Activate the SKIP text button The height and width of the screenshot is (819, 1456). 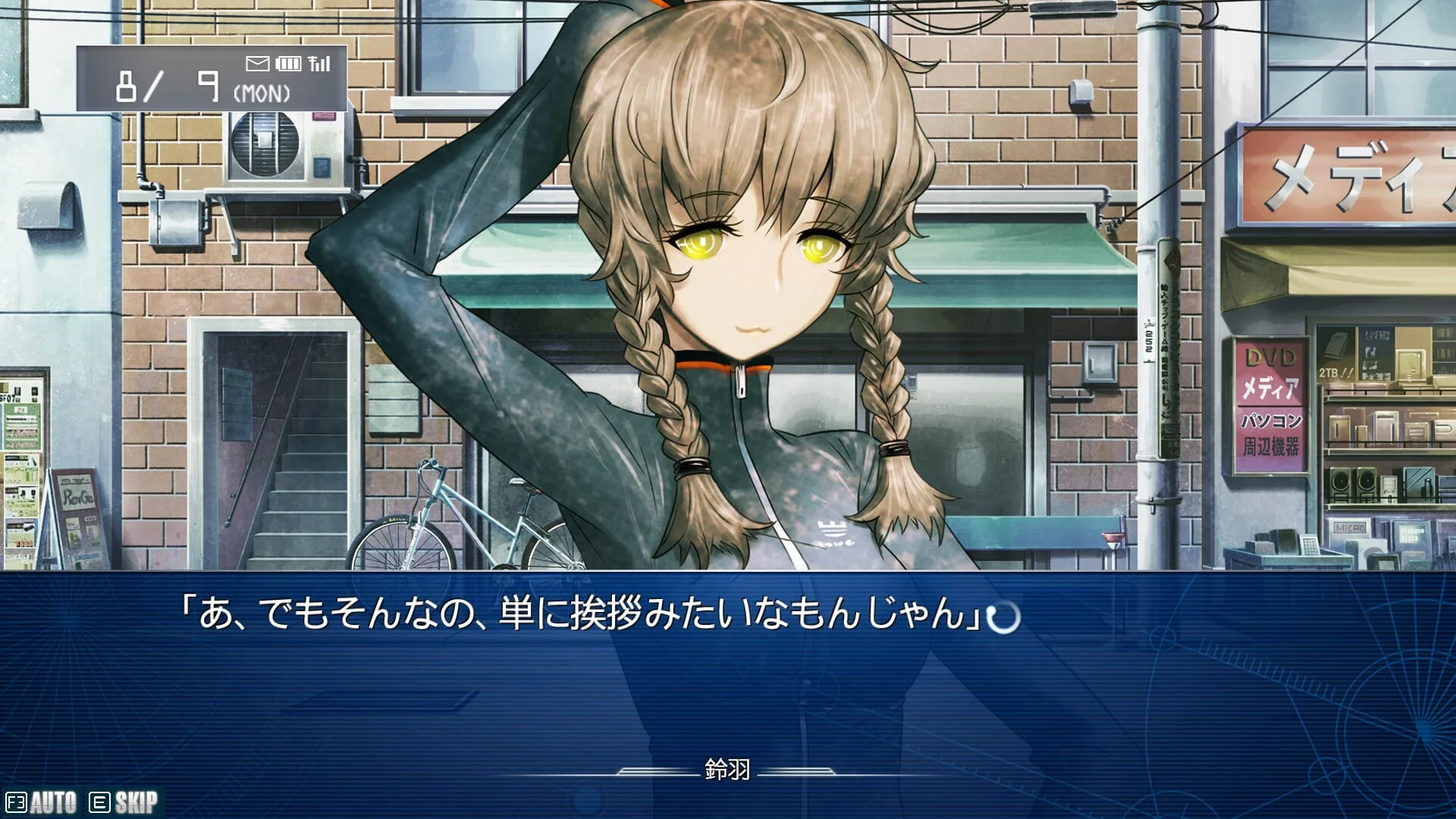pyautogui.click(x=124, y=802)
